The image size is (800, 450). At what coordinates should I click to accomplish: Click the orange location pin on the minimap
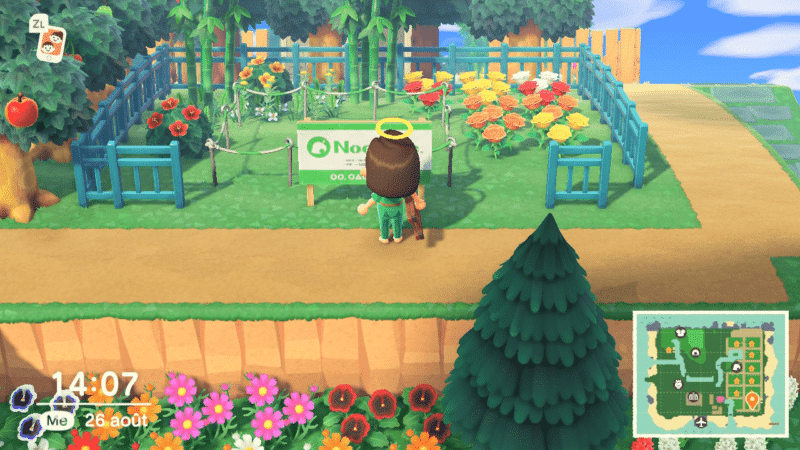tap(751, 403)
